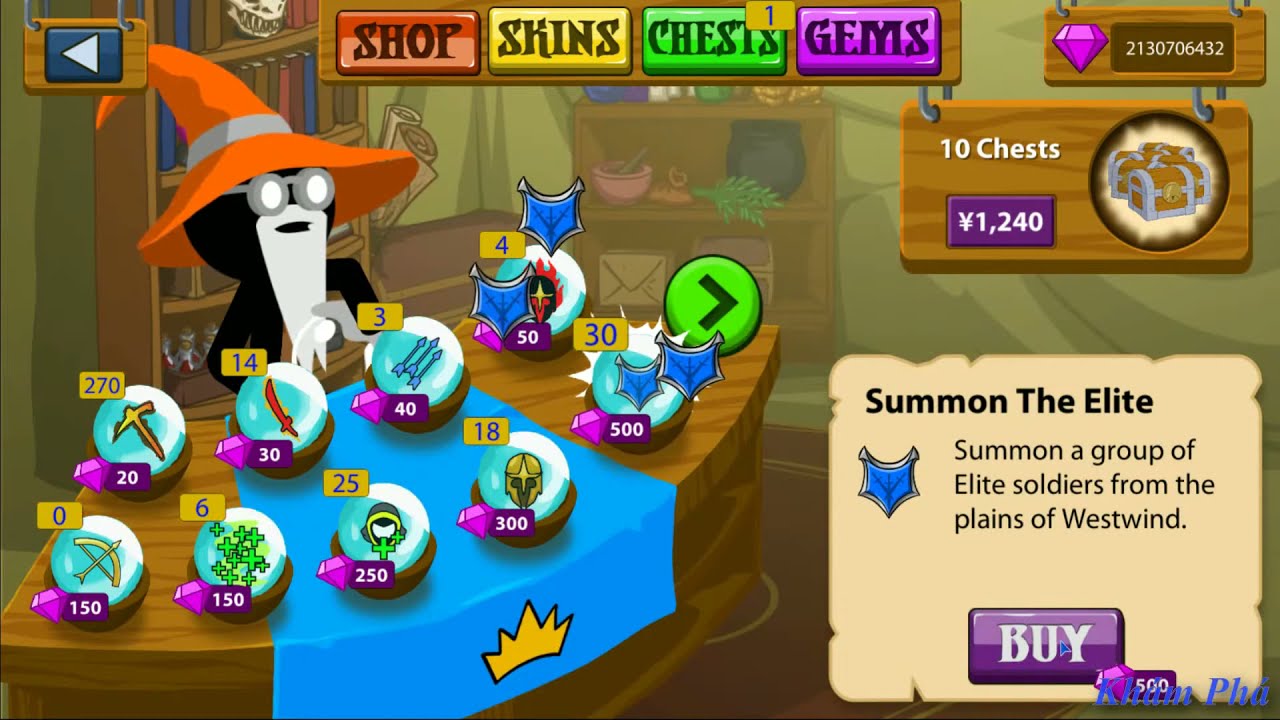Select the CHESTS tab

(713, 40)
